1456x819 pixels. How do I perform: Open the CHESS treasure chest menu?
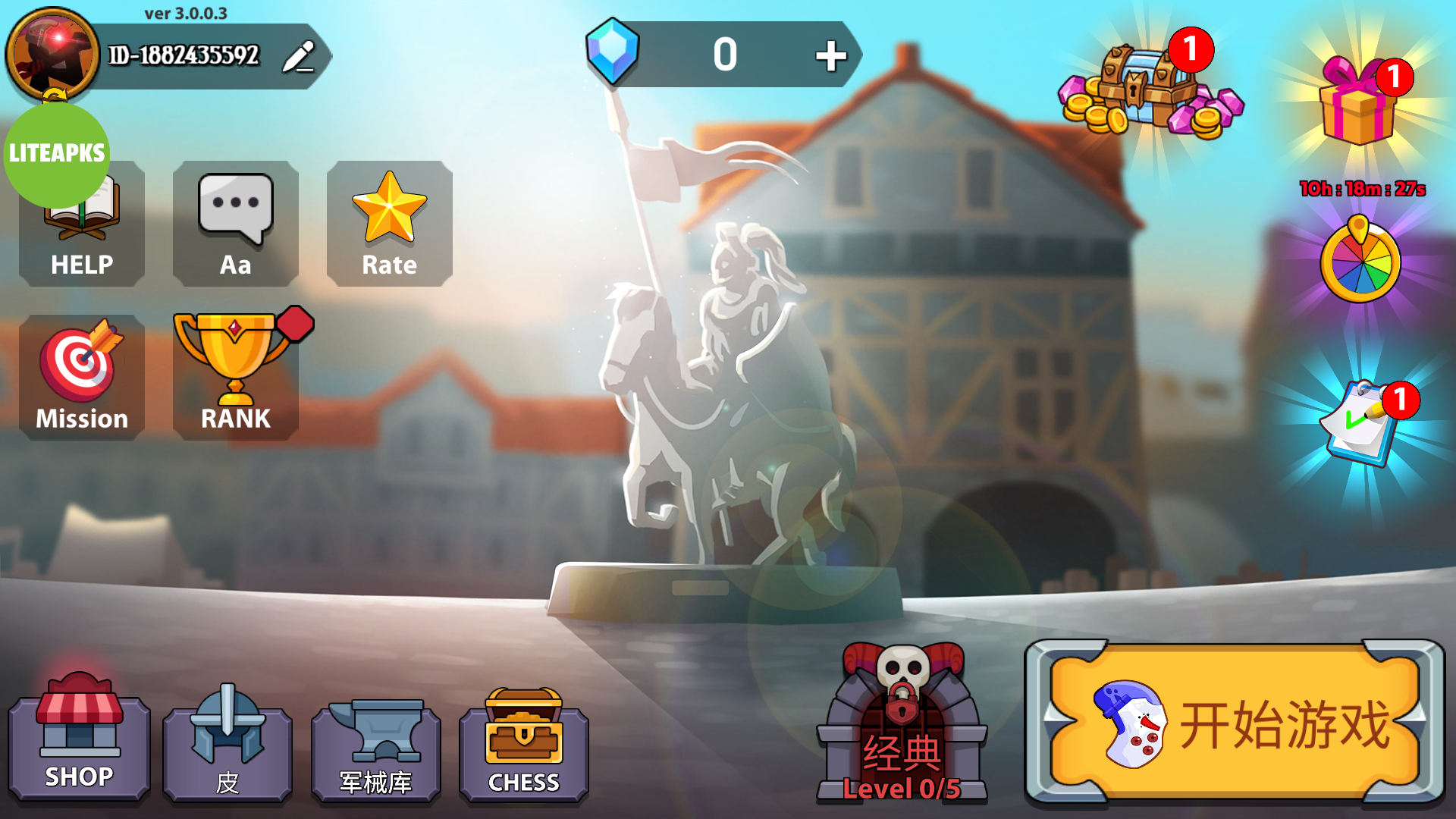point(523,747)
